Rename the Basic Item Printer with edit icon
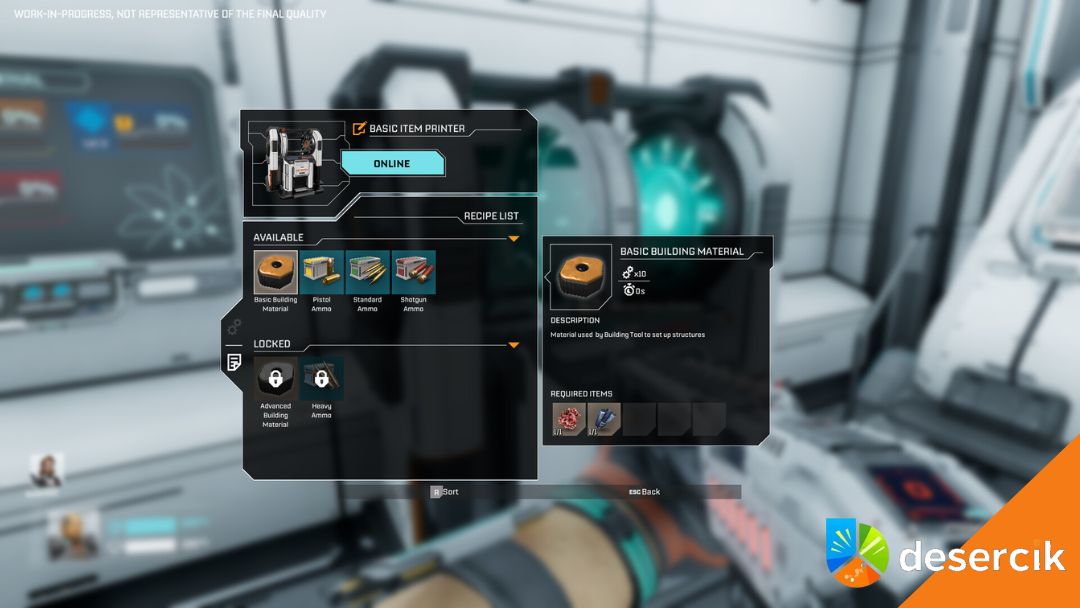1080x608 pixels. pos(360,128)
